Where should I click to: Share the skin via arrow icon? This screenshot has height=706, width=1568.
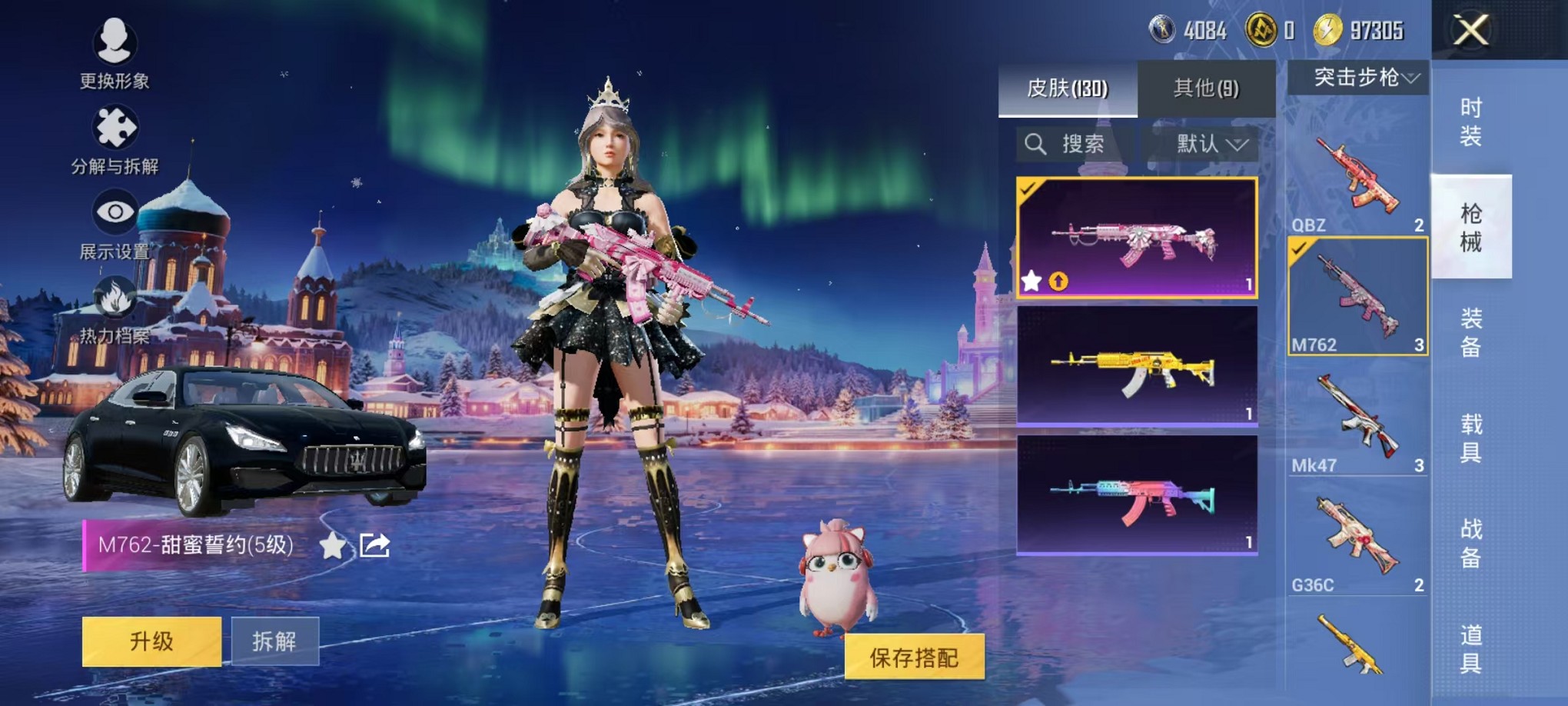click(x=375, y=545)
